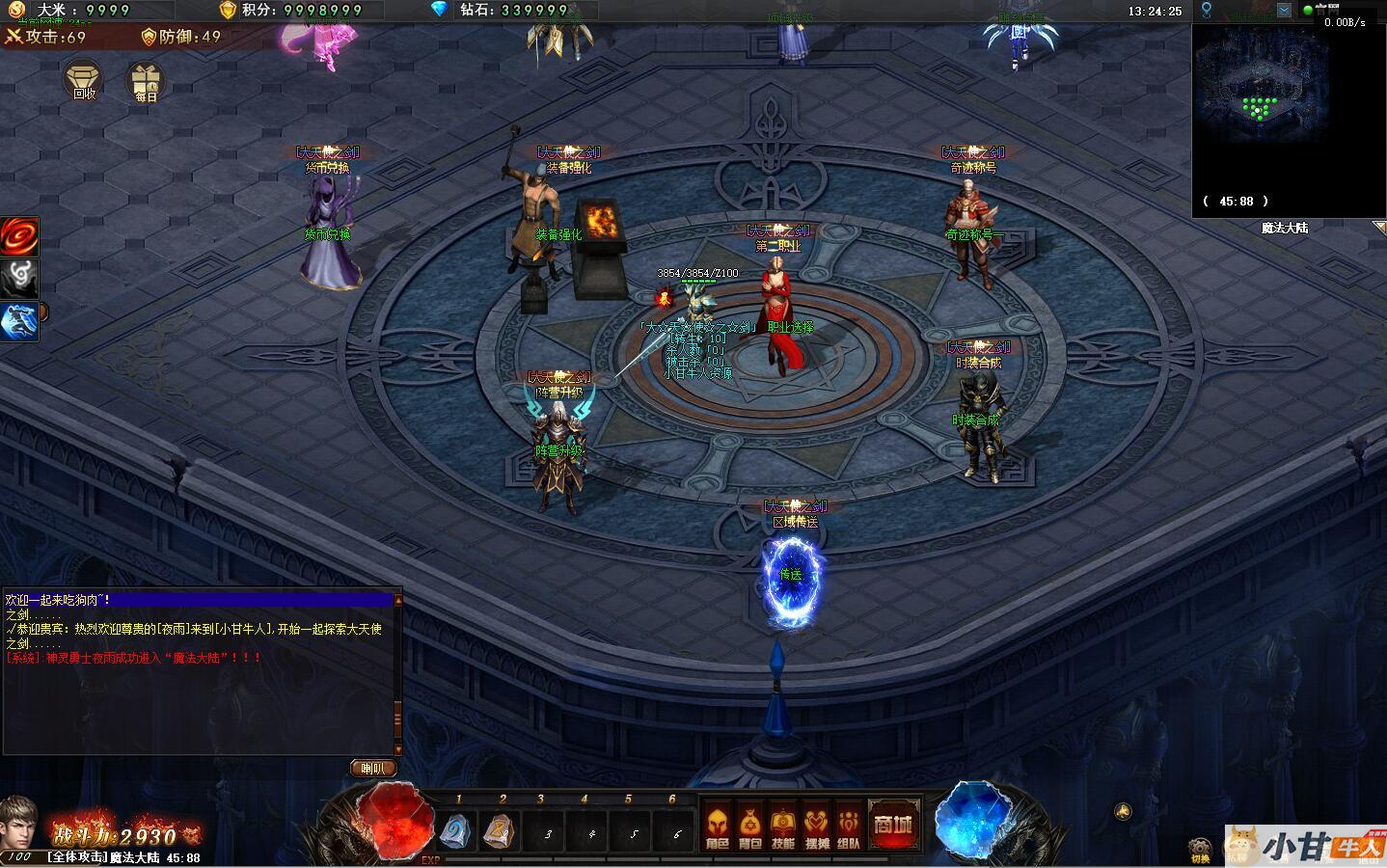Viewport: 1387px width, 868px height.
Task: Open the 摆摊 stall menu
Action: point(816,827)
